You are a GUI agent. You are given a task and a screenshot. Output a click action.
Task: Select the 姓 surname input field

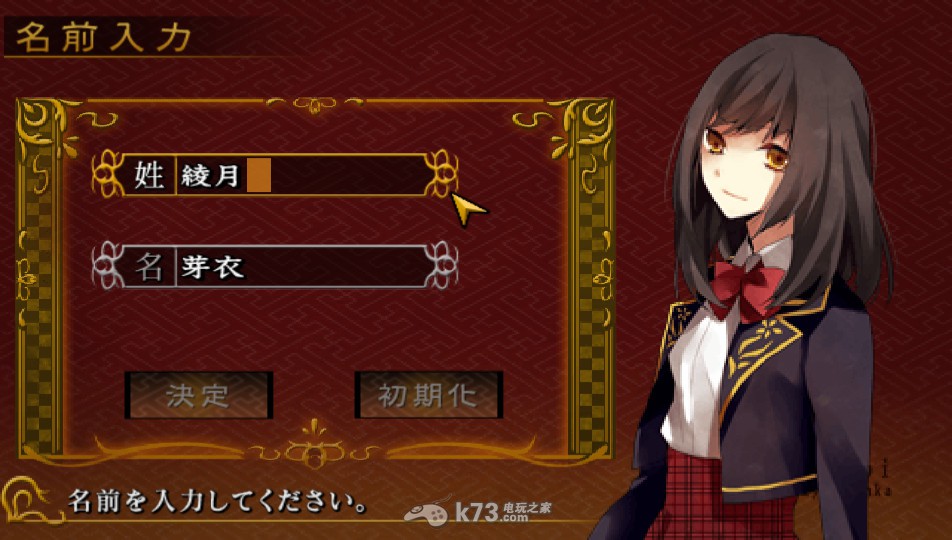point(300,176)
